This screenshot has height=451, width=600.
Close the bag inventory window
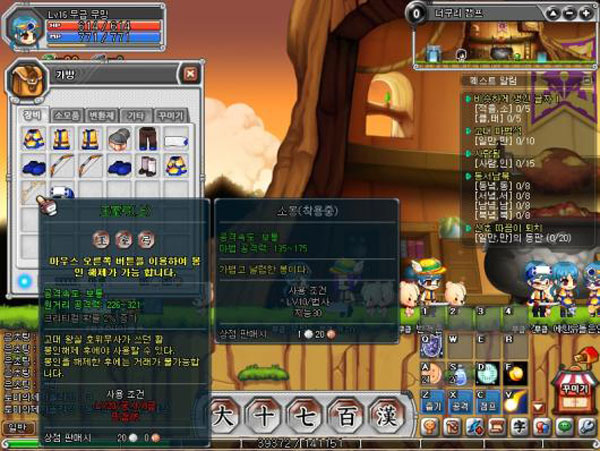pyautogui.click(x=190, y=73)
